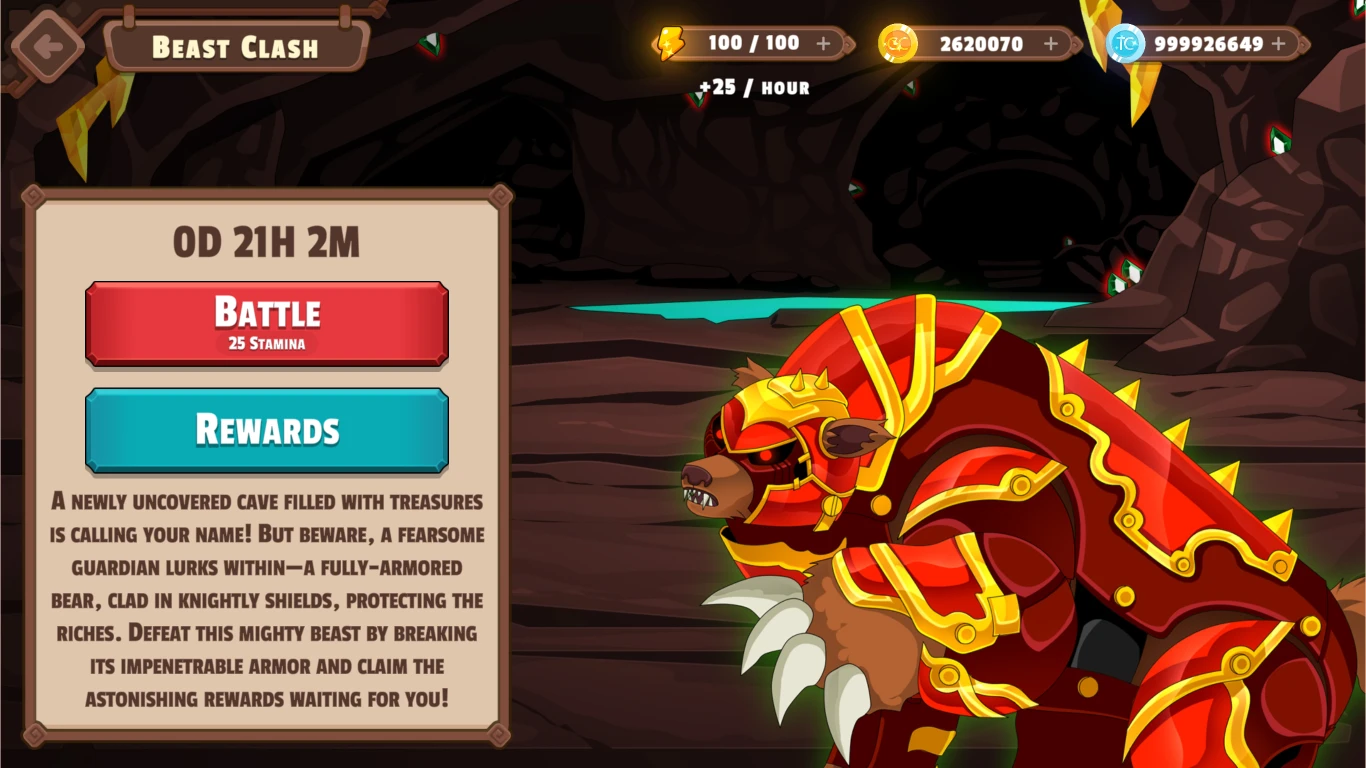Click the lightning stamina icon
The height and width of the screenshot is (768, 1366).
pyautogui.click(x=672, y=43)
